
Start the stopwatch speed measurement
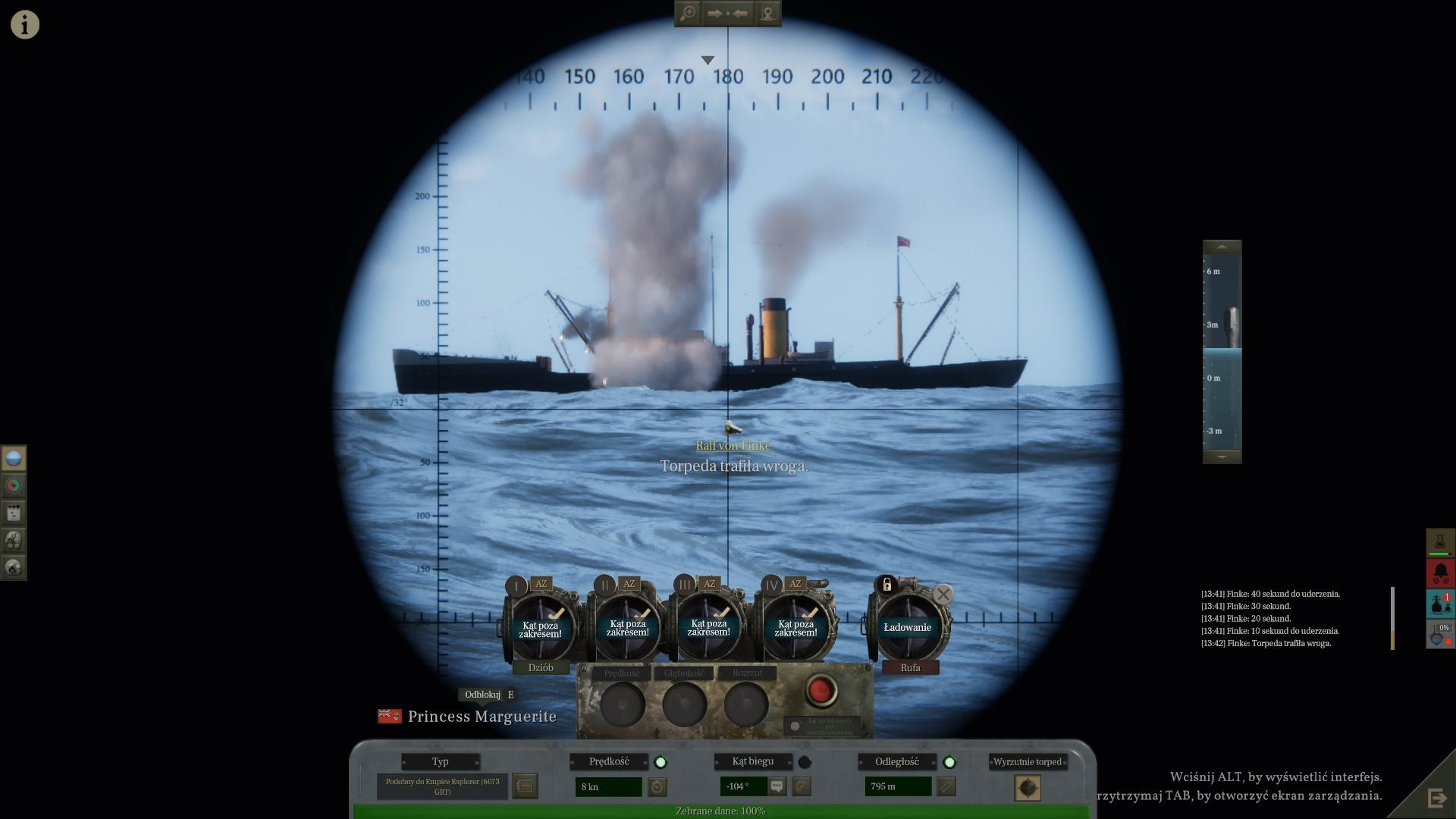tap(657, 787)
